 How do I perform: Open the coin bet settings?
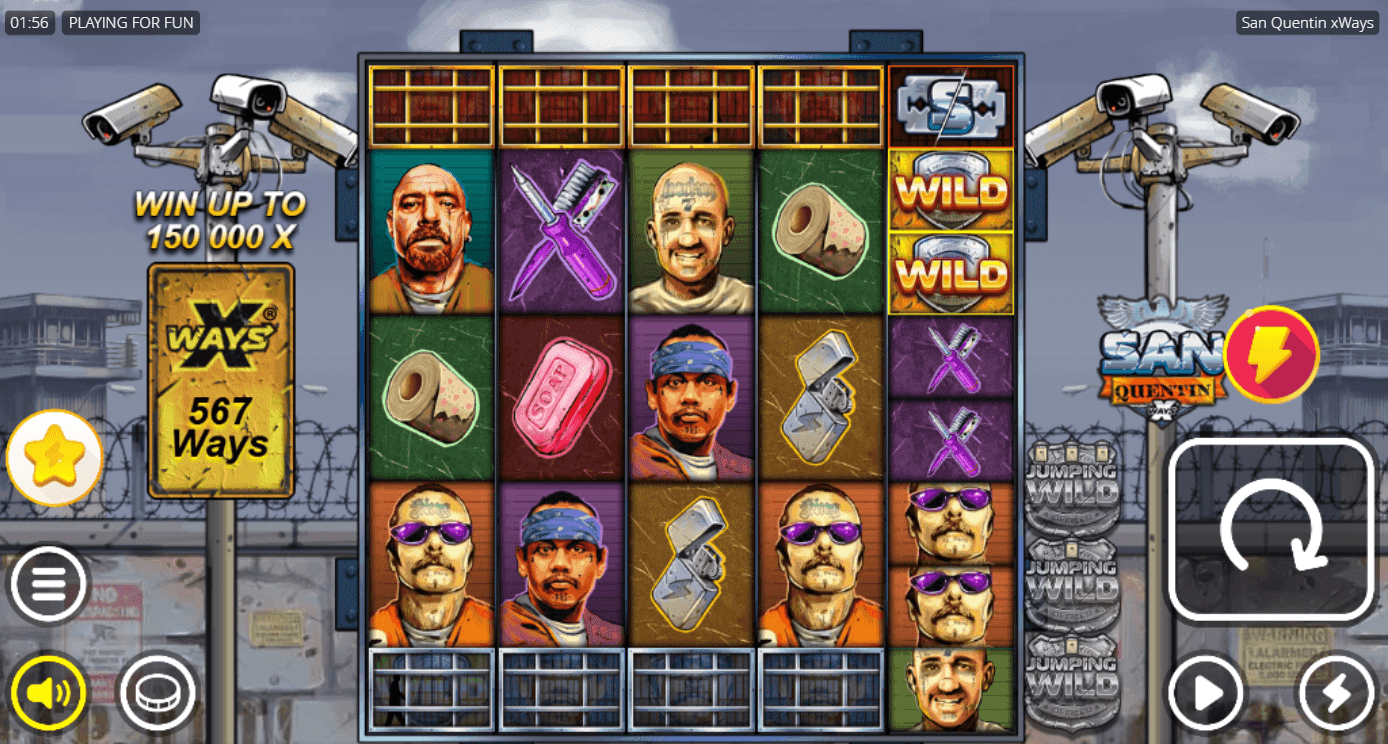pyautogui.click(x=157, y=692)
